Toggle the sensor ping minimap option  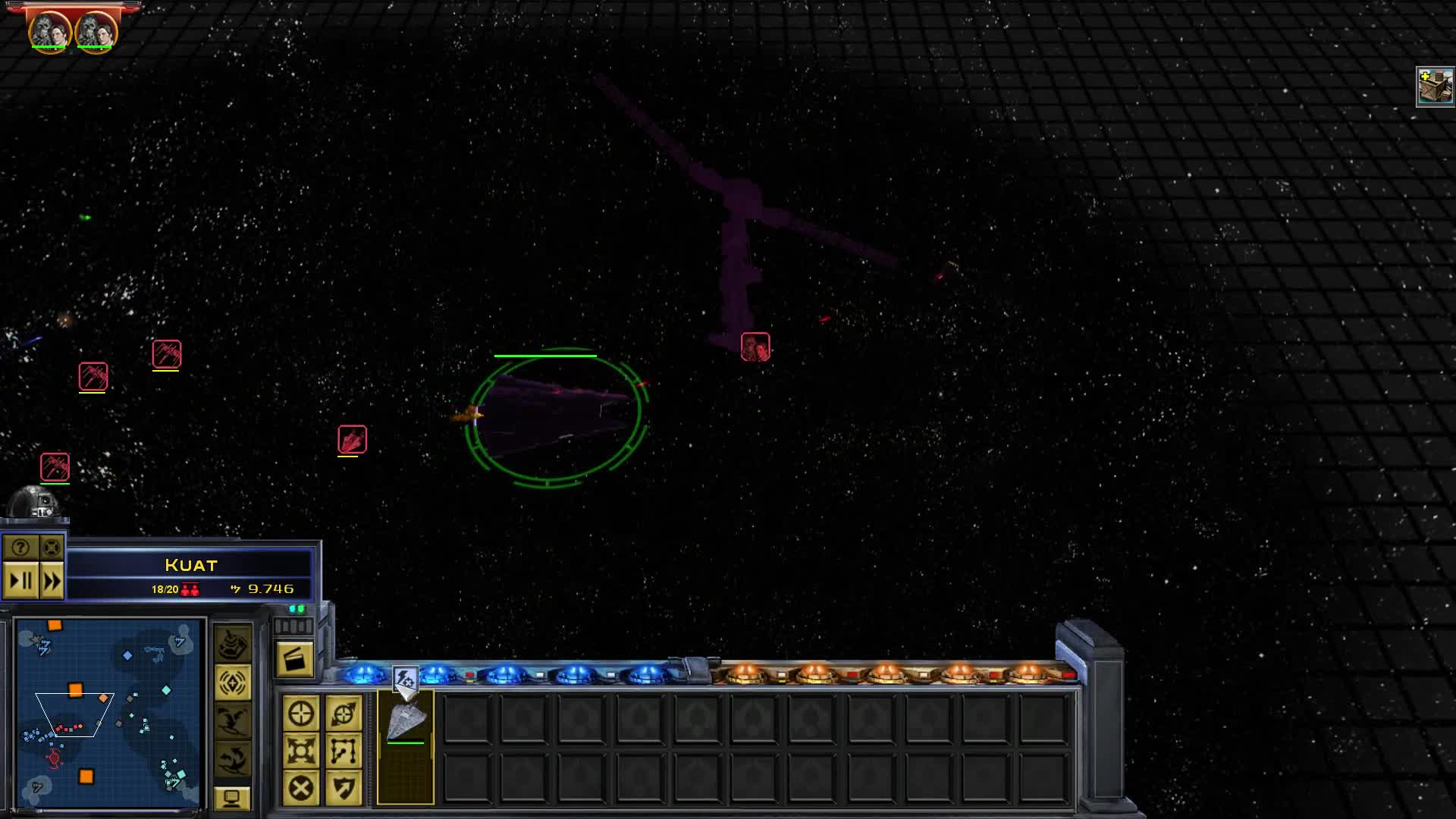click(x=233, y=682)
